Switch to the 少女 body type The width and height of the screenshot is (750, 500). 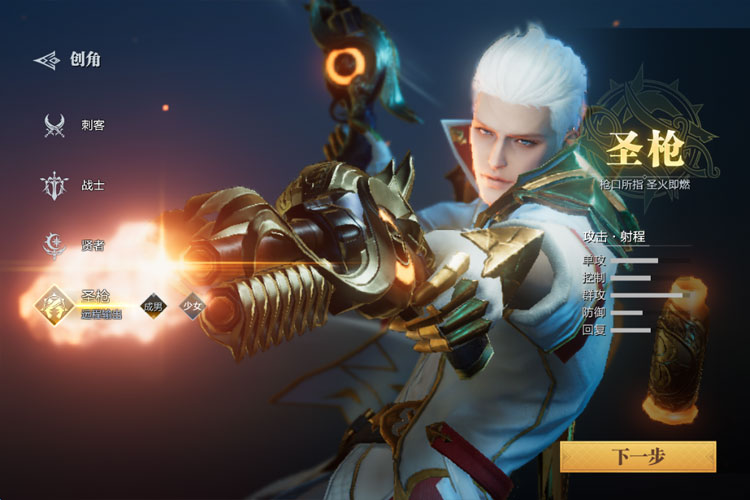point(190,307)
